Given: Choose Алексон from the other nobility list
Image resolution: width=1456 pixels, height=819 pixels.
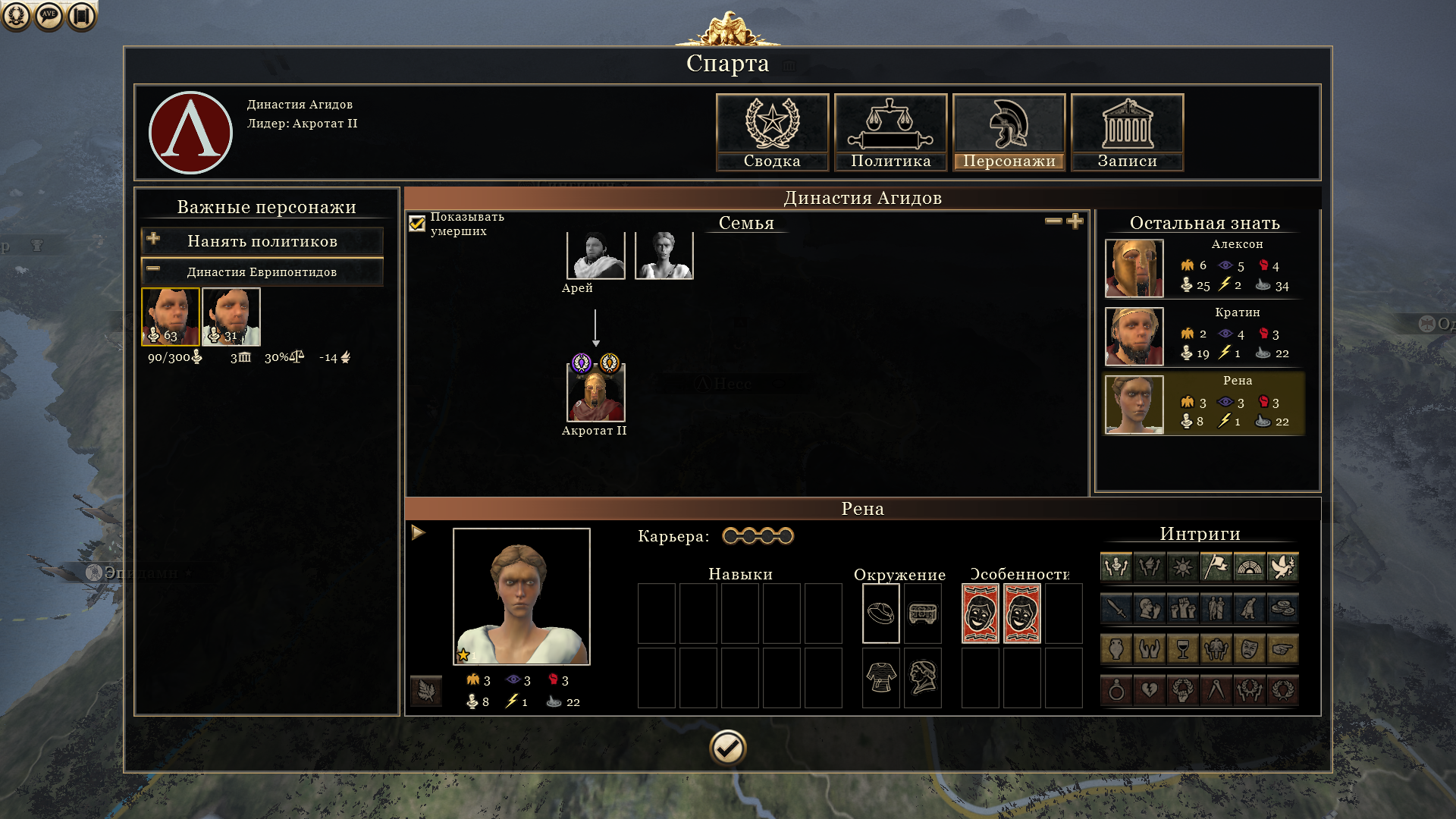Looking at the screenshot, I should 1134,268.
